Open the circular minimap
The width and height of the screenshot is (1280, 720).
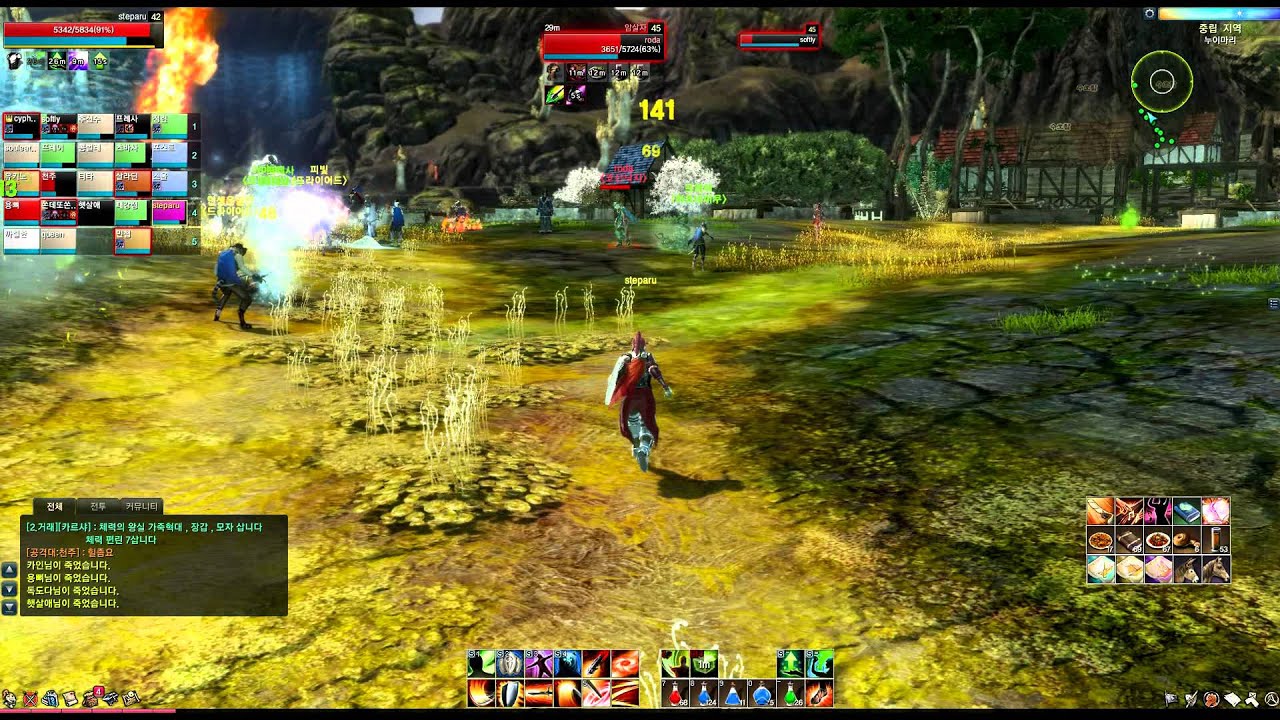(x=1162, y=82)
